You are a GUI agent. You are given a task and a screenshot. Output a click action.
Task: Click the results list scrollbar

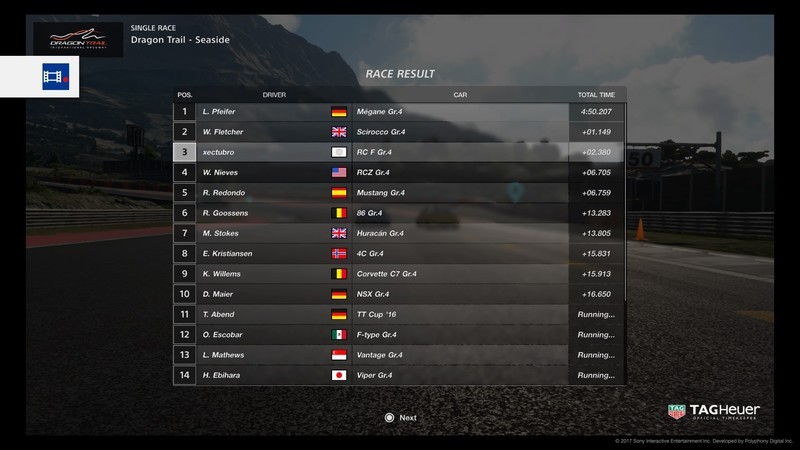[x=627, y=200]
